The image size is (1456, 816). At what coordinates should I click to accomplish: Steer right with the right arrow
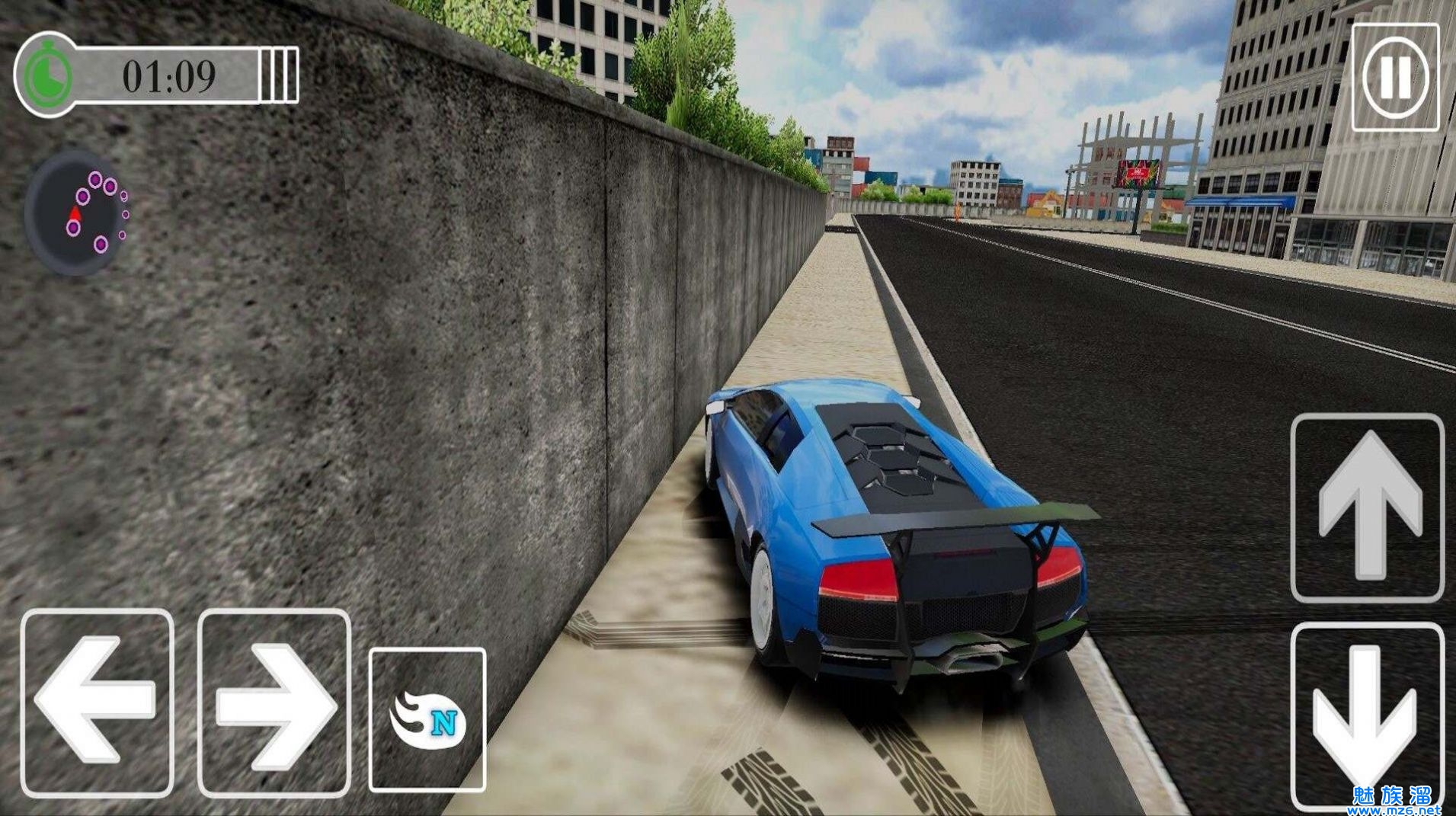pyautogui.click(x=274, y=703)
